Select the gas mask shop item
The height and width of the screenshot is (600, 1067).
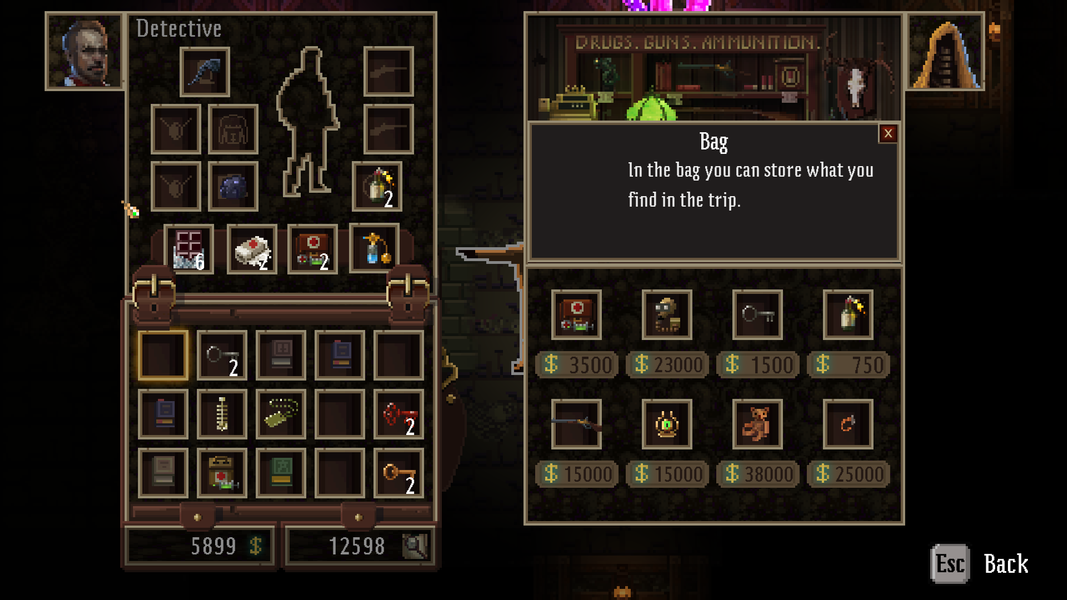tap(667, 315)
